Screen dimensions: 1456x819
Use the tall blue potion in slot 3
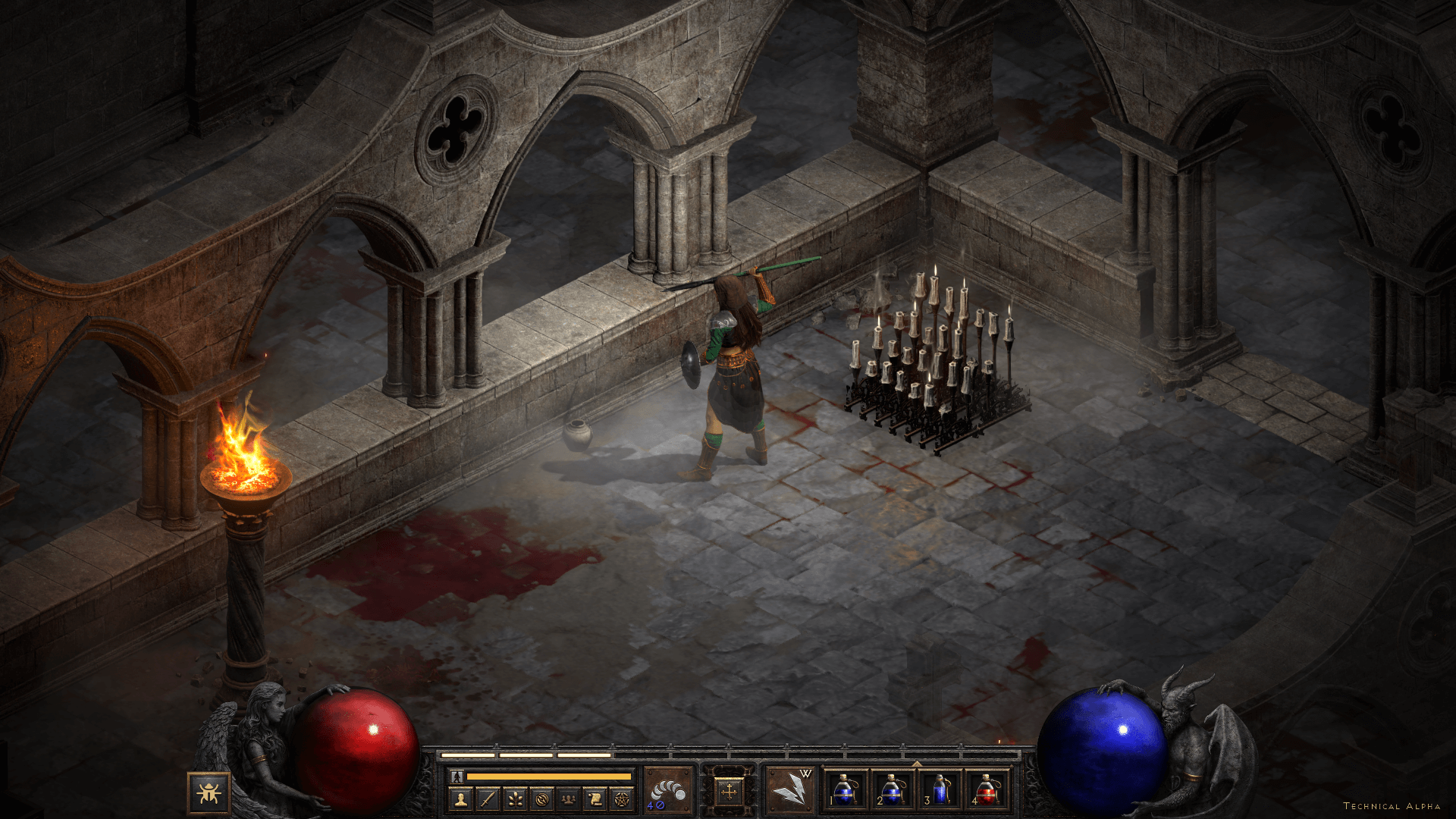point(940,791)
